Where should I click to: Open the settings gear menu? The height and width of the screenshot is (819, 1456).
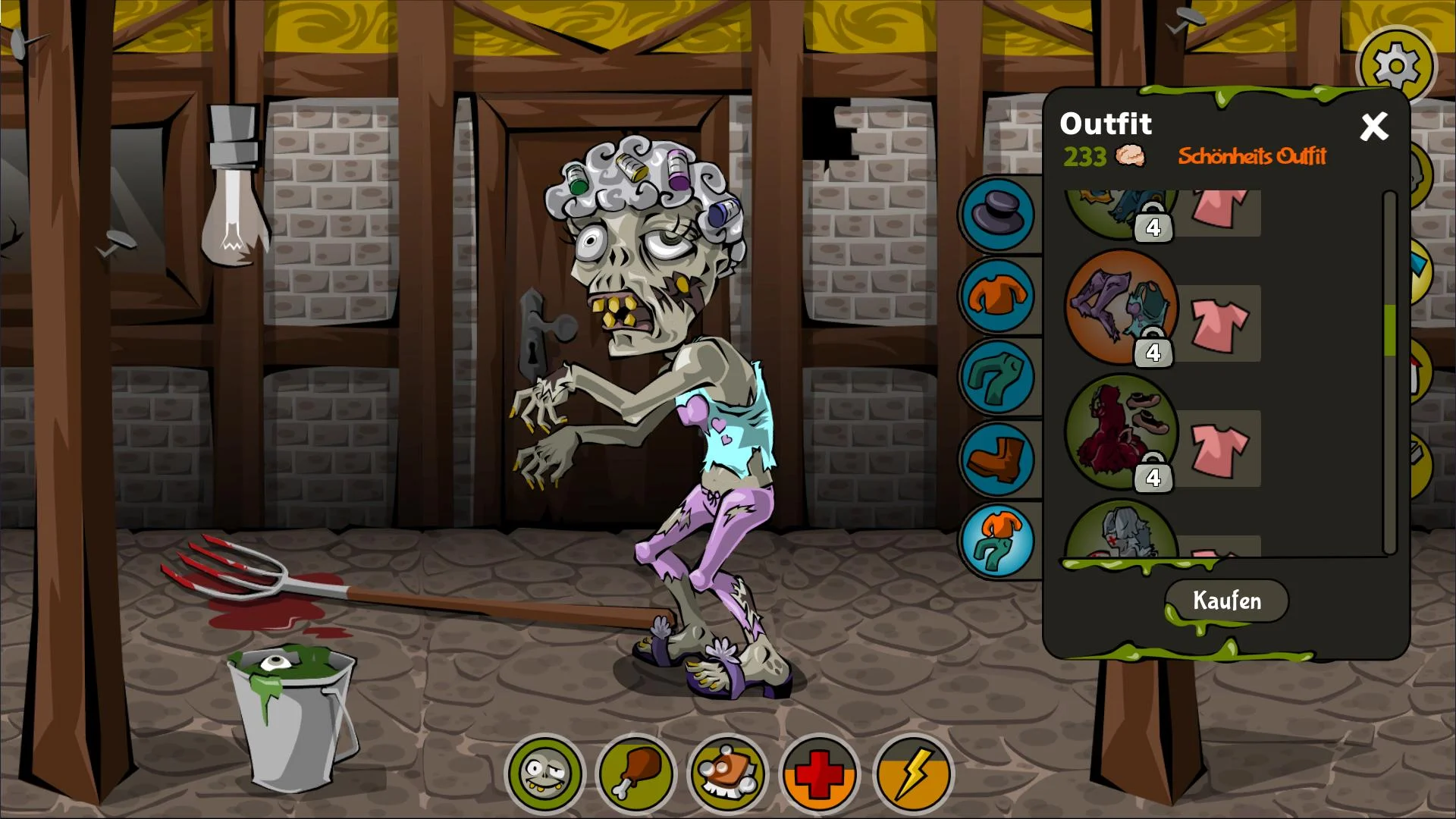click(1398, 67)
